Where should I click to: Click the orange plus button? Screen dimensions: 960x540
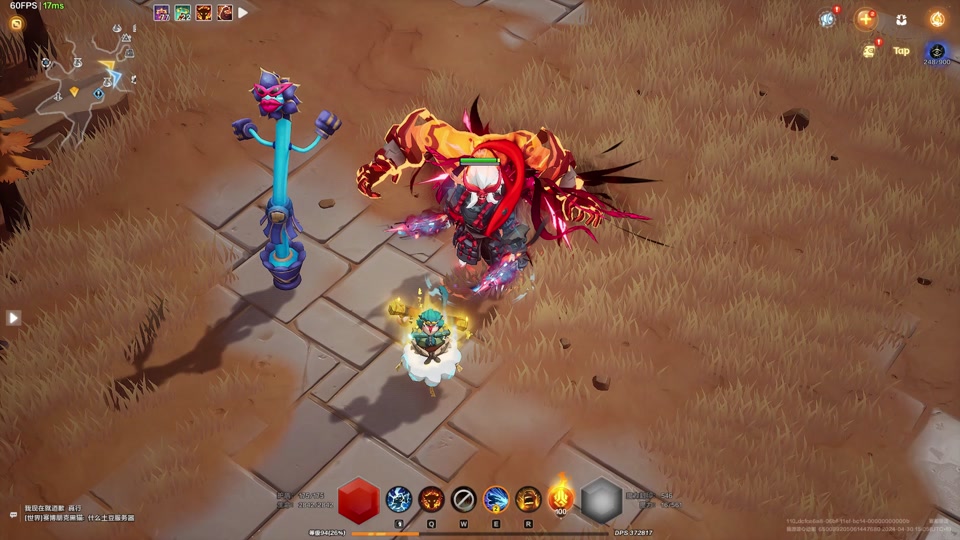(865, 19)
